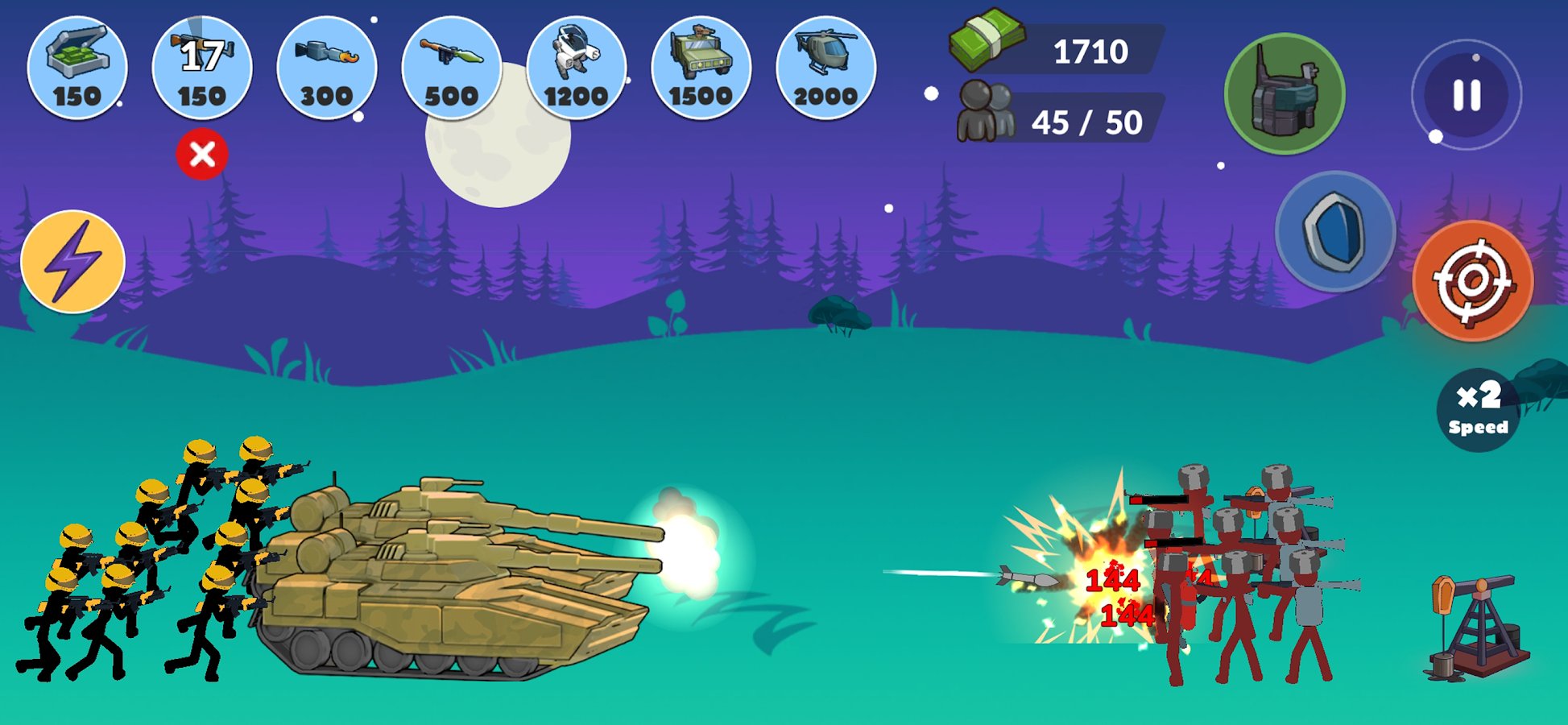
Task: Purchase the armored jeep for 1500
Action: coord(701,68)
